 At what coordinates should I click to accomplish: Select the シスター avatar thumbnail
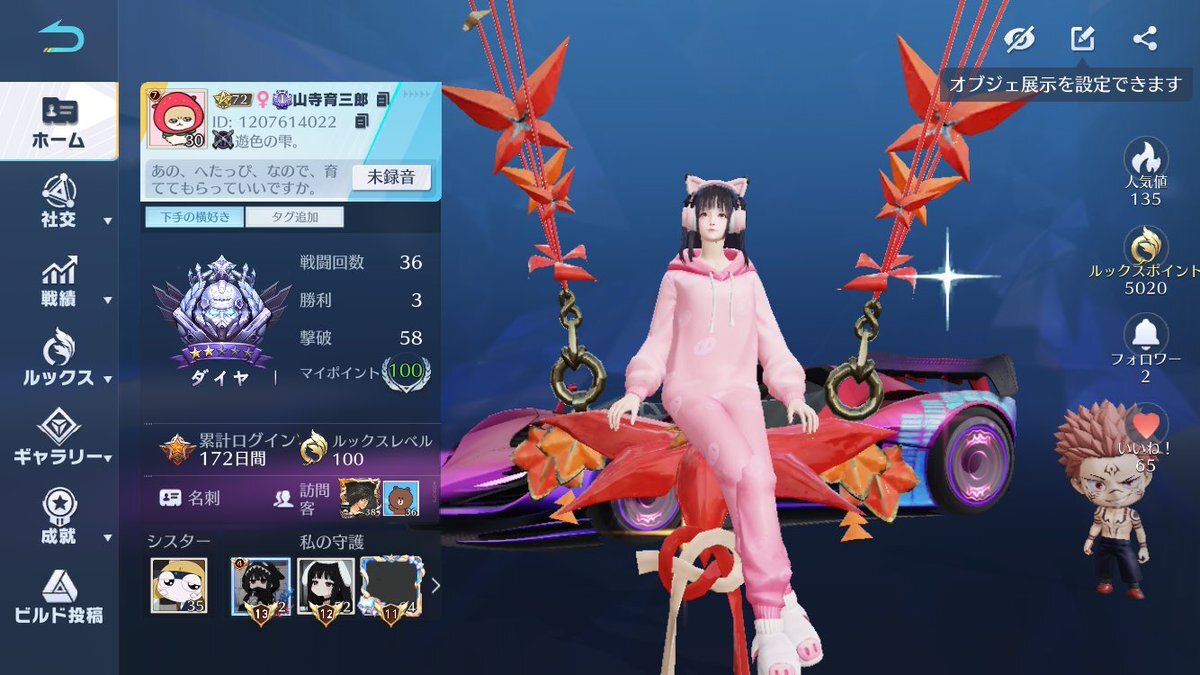[x=179, y=585]
